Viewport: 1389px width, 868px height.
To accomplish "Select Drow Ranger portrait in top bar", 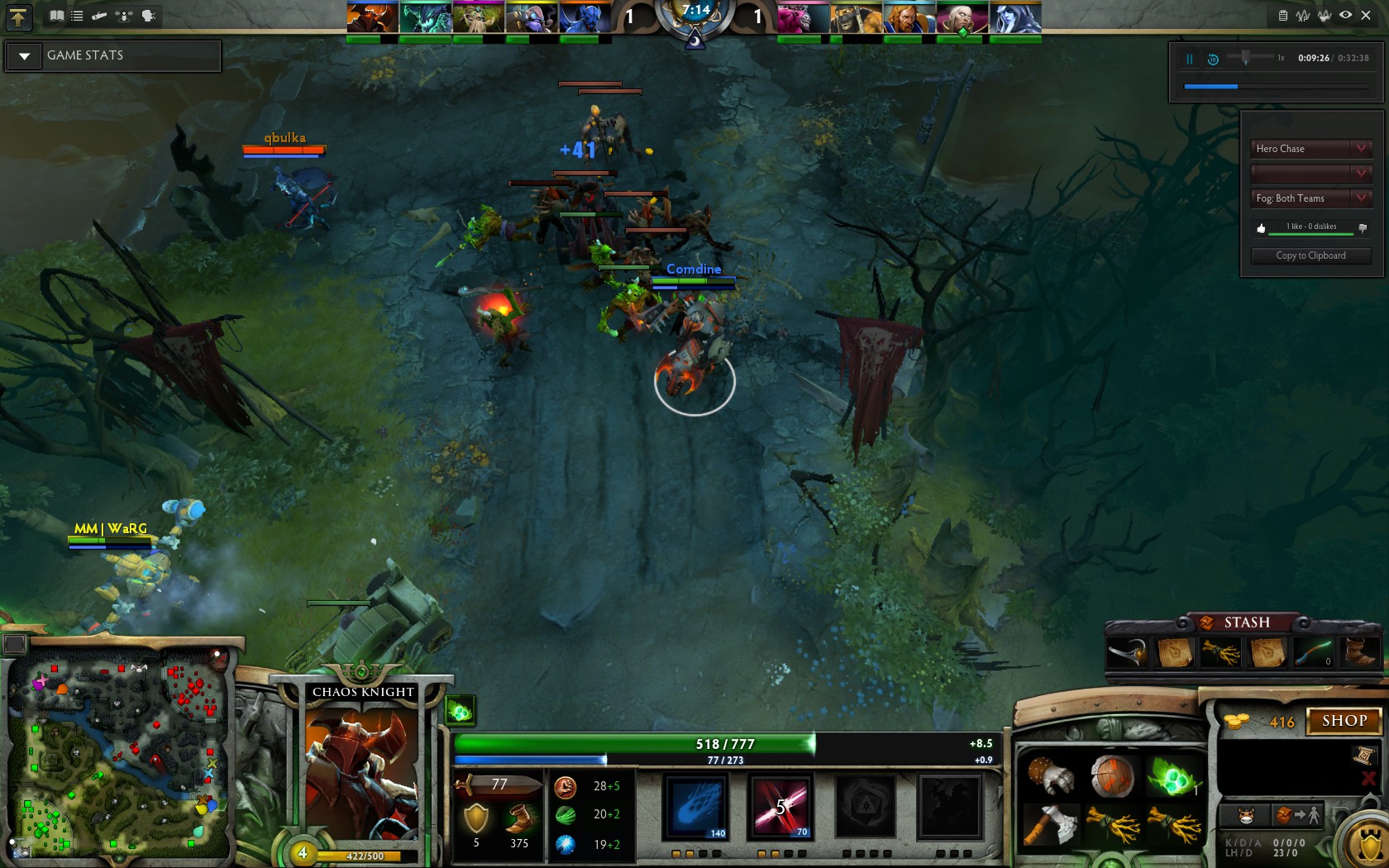I will tap(1015, 17).
